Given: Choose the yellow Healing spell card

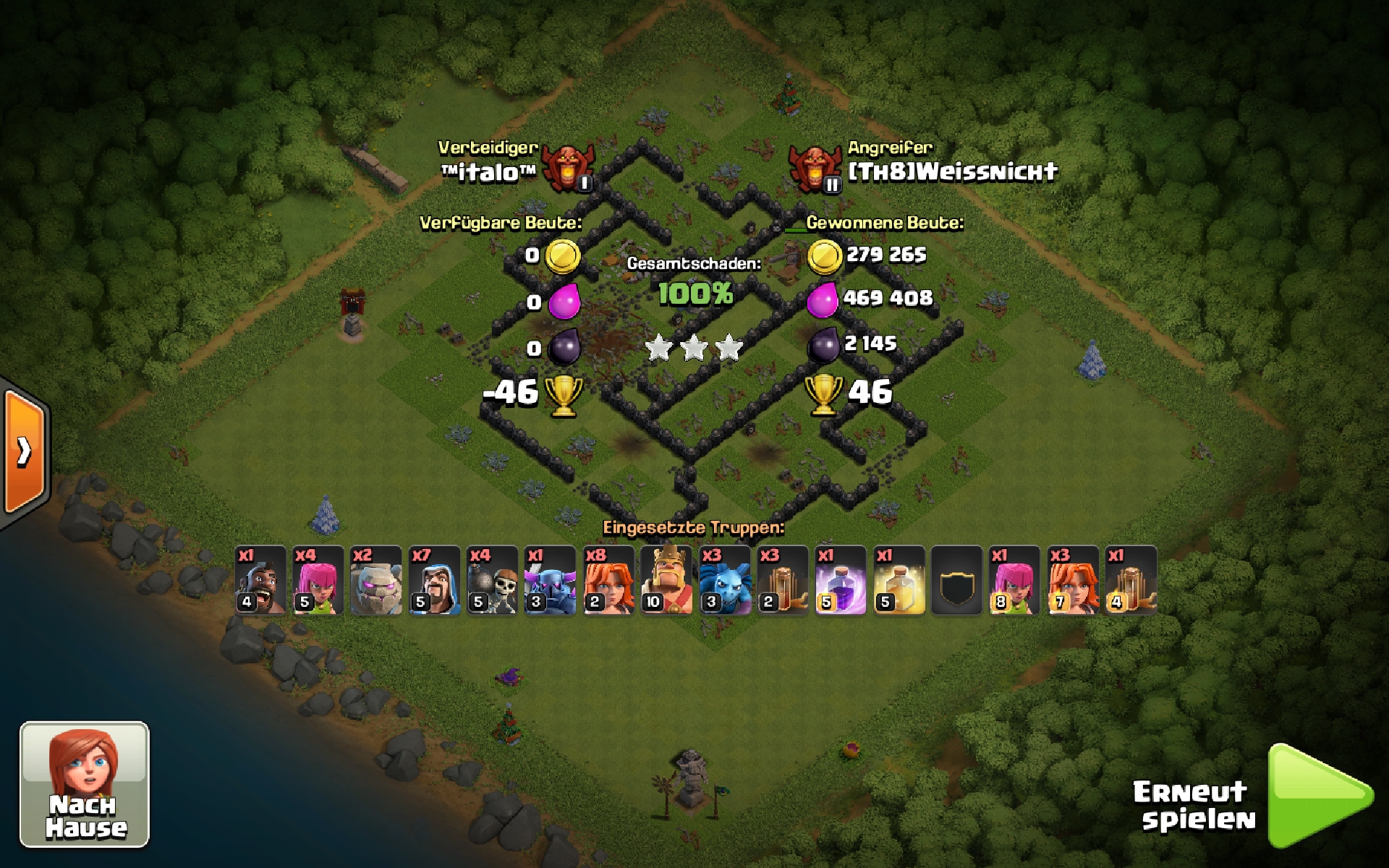Looking at the screenshot, I should [x=899, y=580].
